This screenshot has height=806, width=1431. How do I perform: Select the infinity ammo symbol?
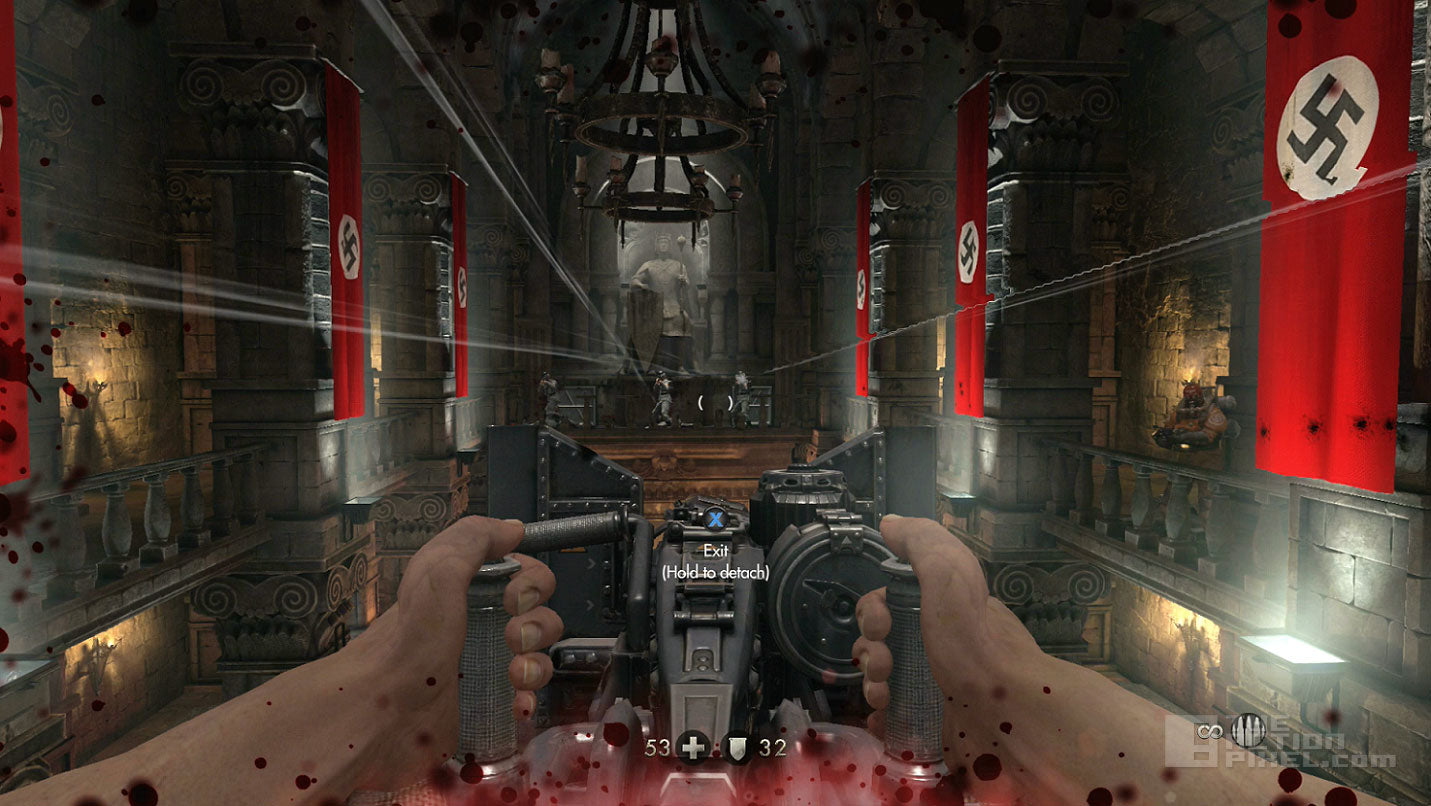click(x=1210, y=731)
